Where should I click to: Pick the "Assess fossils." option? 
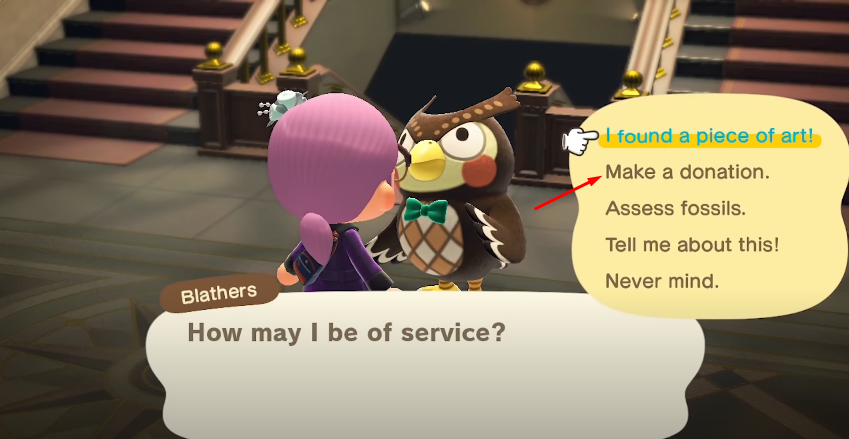pyautogui.click(x=675, y=209)
